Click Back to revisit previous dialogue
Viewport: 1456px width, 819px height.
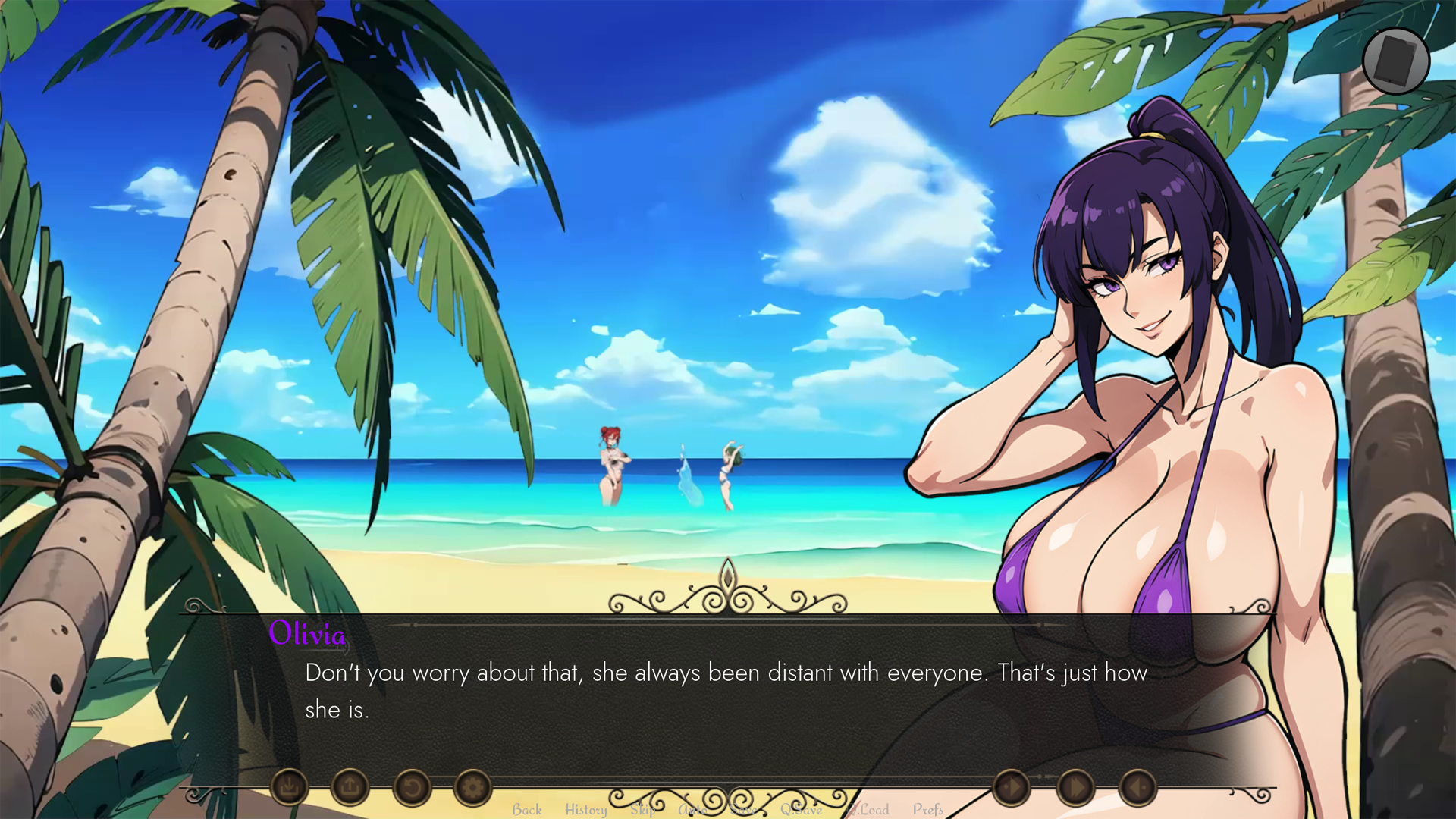point(527,810)
